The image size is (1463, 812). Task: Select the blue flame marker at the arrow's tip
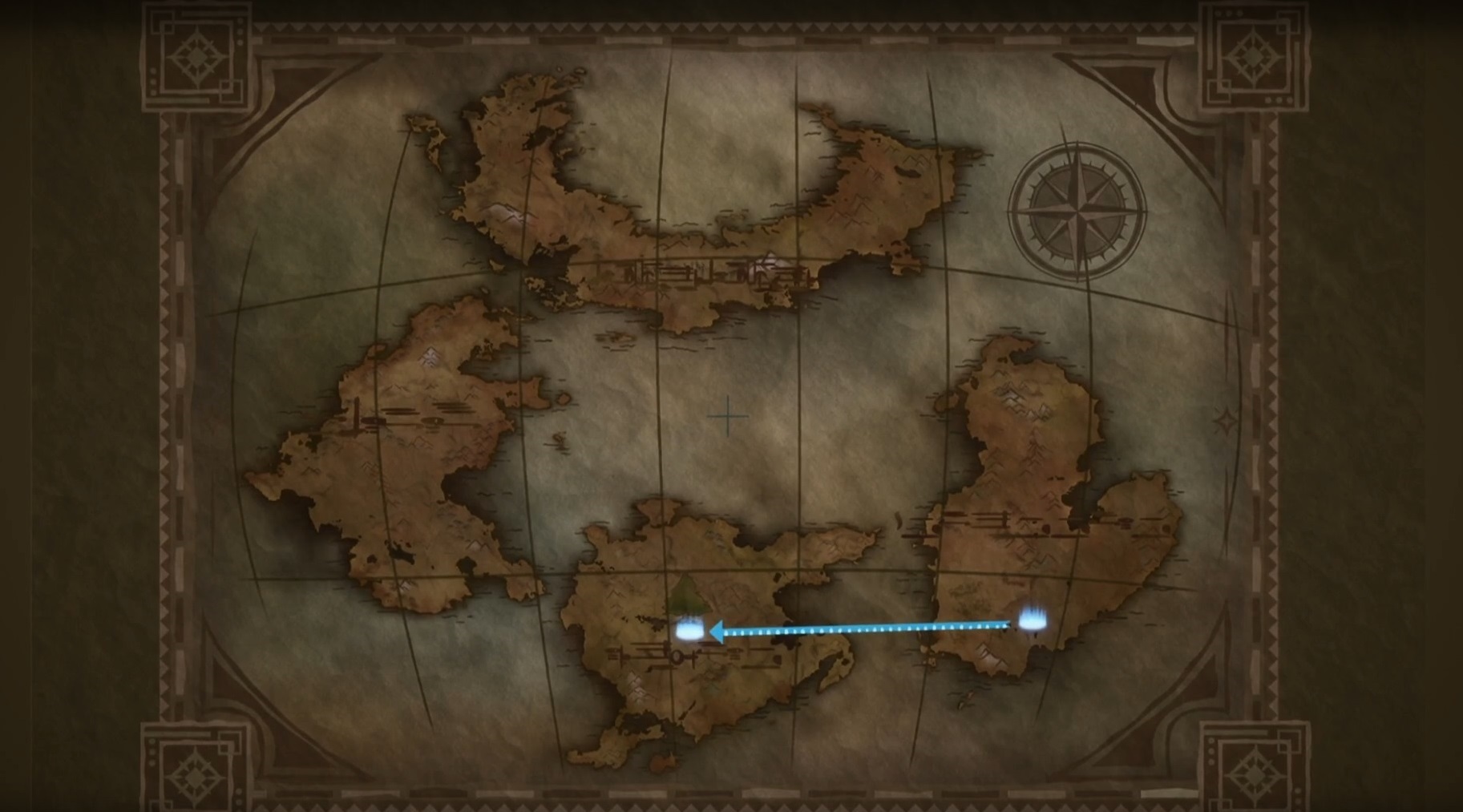pyautogui.click(x=689, y=630)
